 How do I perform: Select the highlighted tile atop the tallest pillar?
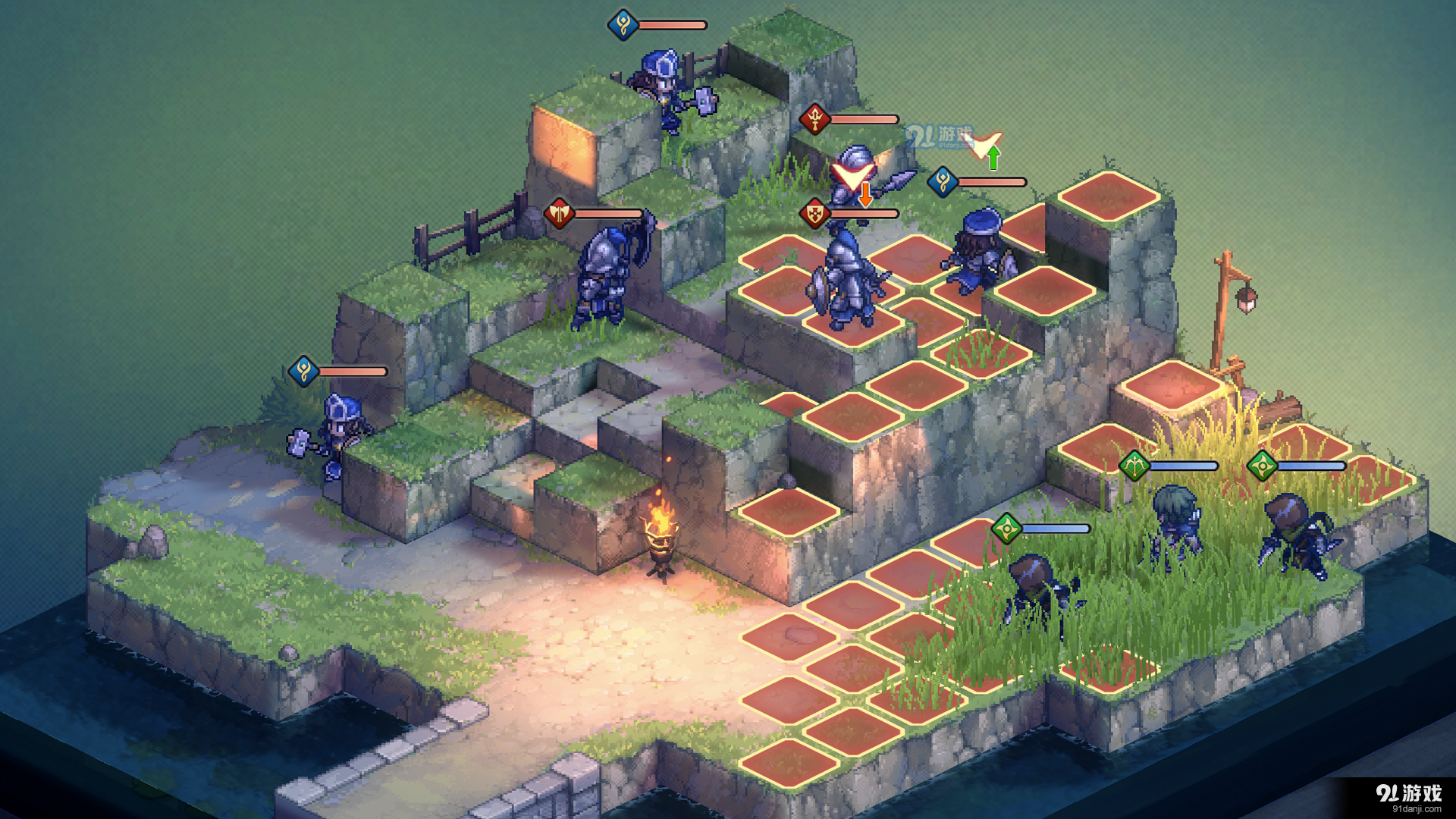point(1108,196)
